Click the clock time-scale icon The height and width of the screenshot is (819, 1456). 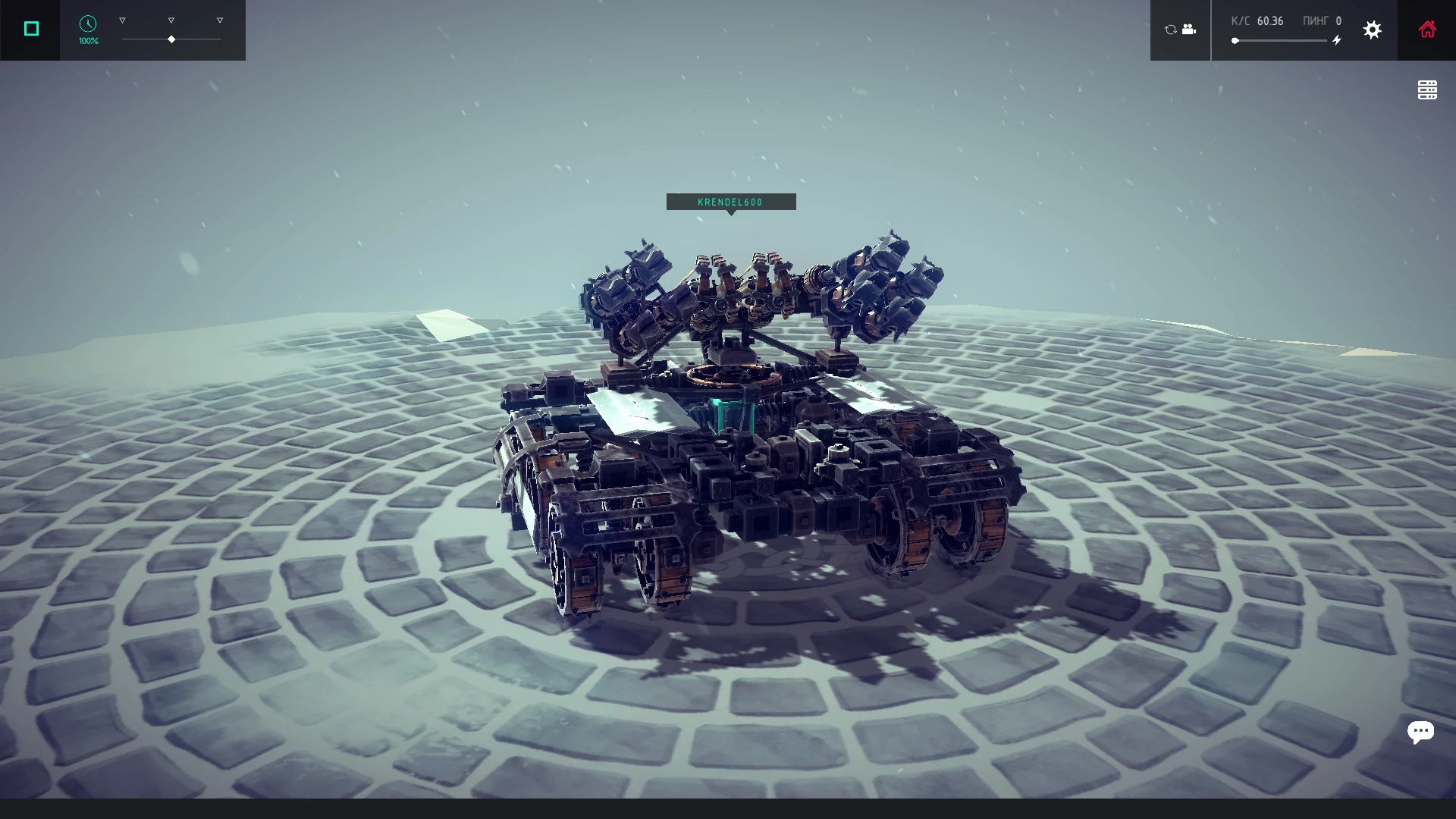pos(87,25)
